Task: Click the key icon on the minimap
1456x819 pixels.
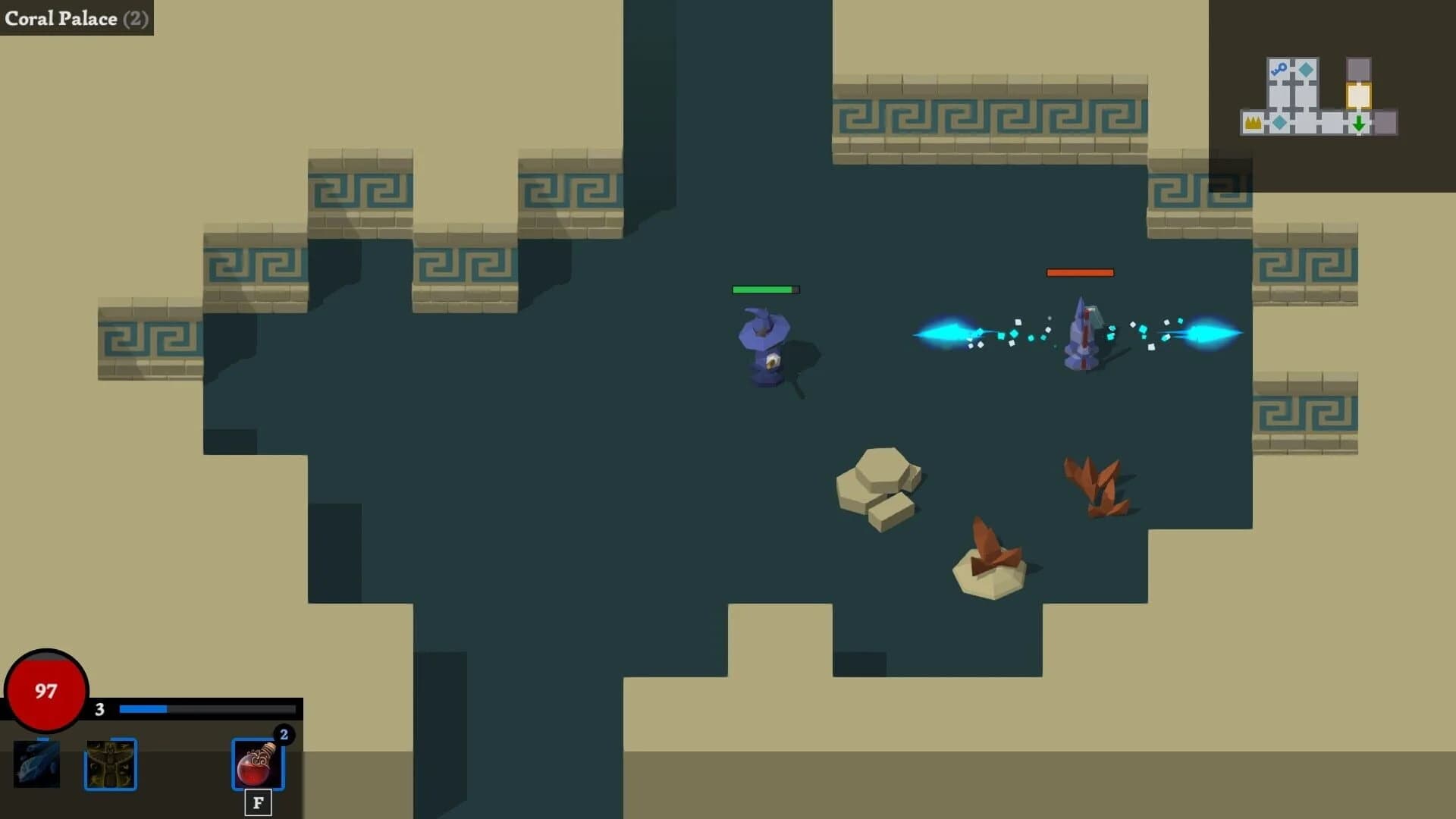Action: 1279,69
